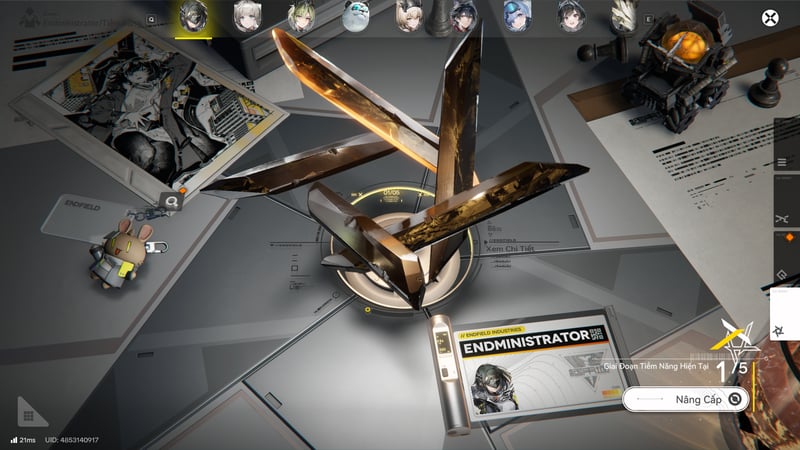Open Xem Chi Tiết details view
800x450 pixels.
tap(510, 251)
